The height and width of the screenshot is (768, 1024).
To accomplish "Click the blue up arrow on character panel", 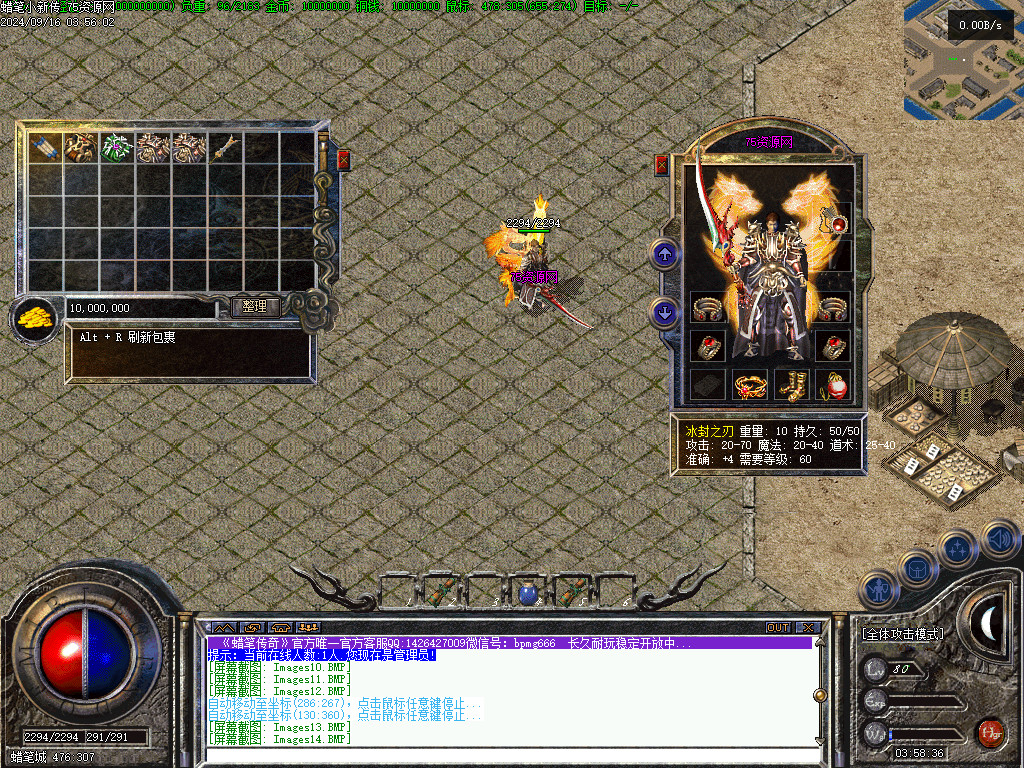I will [x=665, y=254].
